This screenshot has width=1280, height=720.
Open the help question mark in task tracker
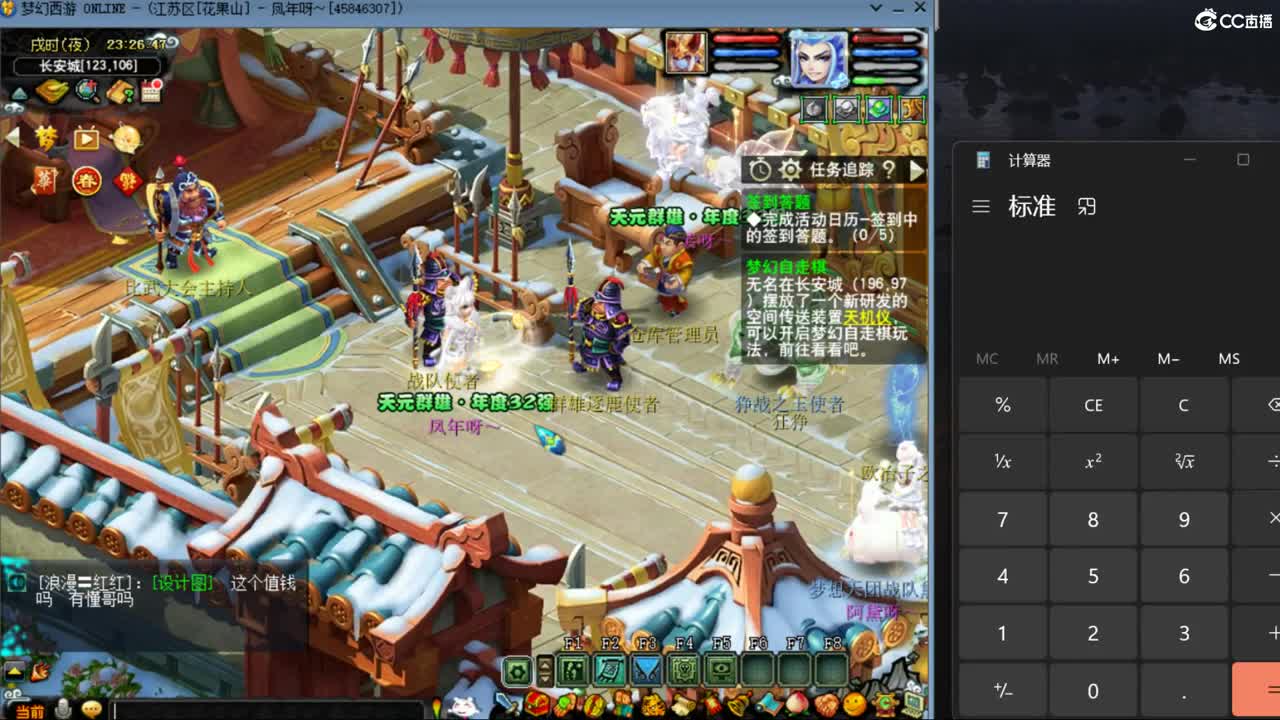click(888, 169)
